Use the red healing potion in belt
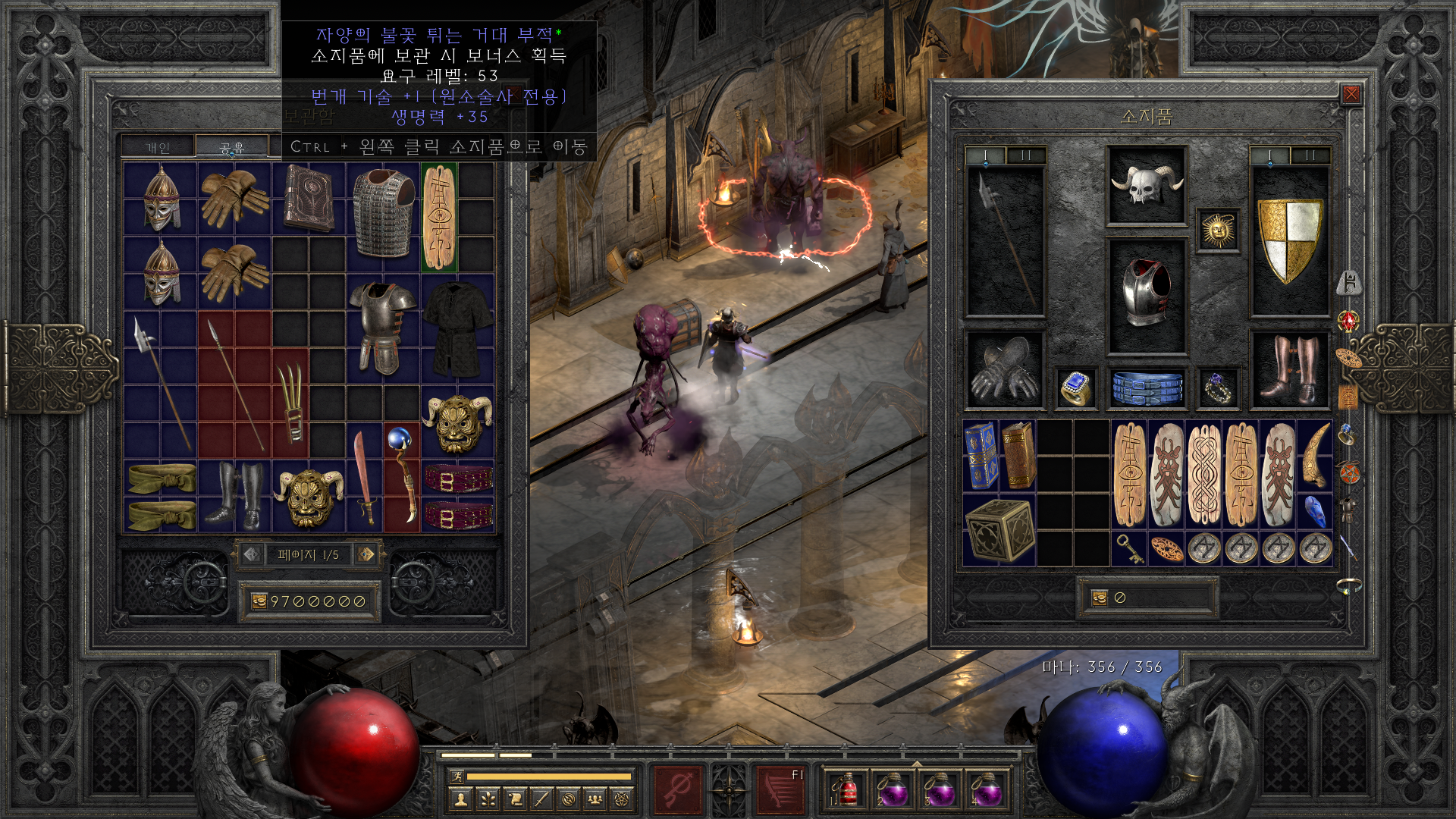This screenshot has height=819, width=1456. tap(846, 789)
